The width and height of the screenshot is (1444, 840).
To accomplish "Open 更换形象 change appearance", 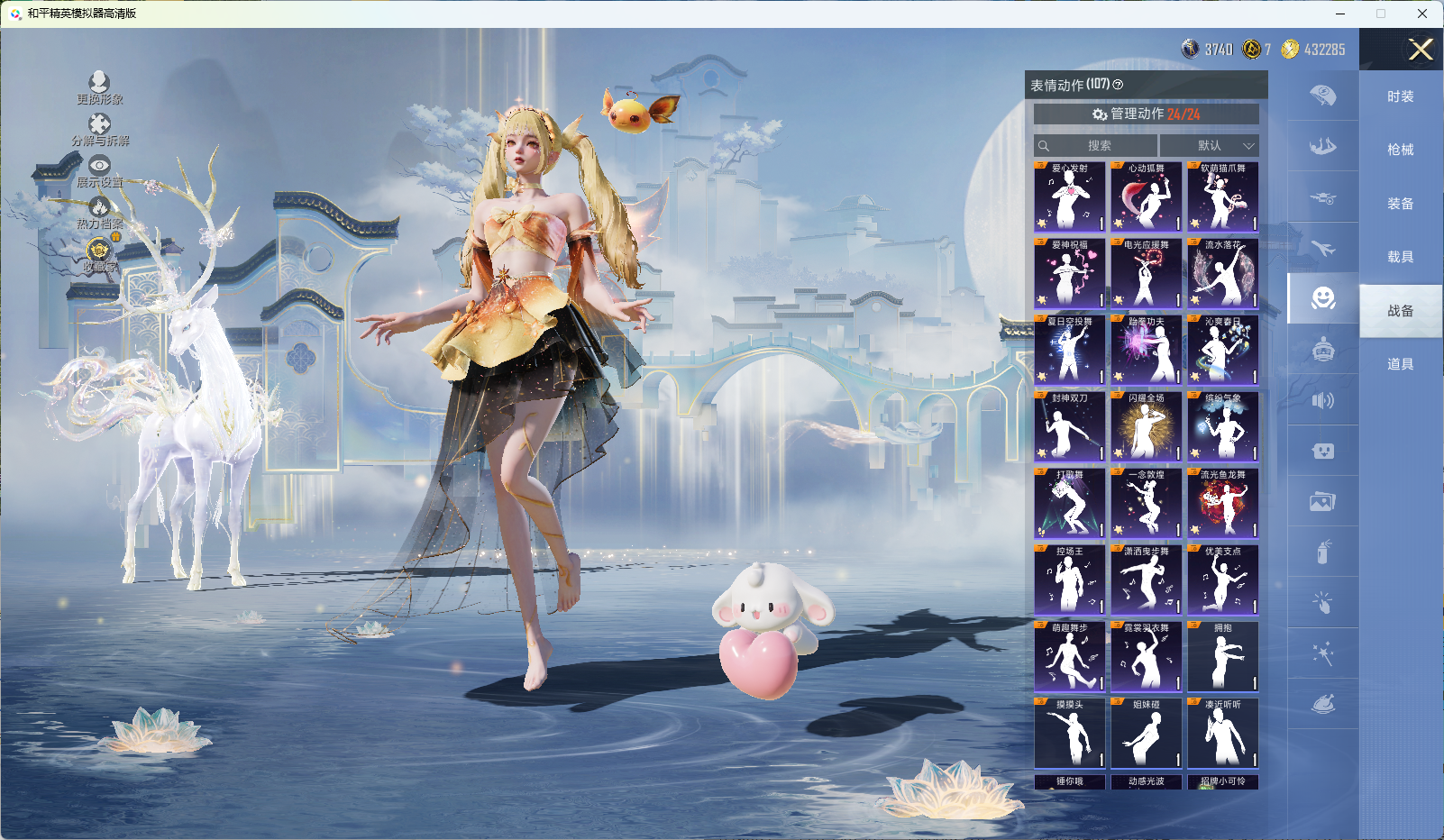I will point(99,87).
